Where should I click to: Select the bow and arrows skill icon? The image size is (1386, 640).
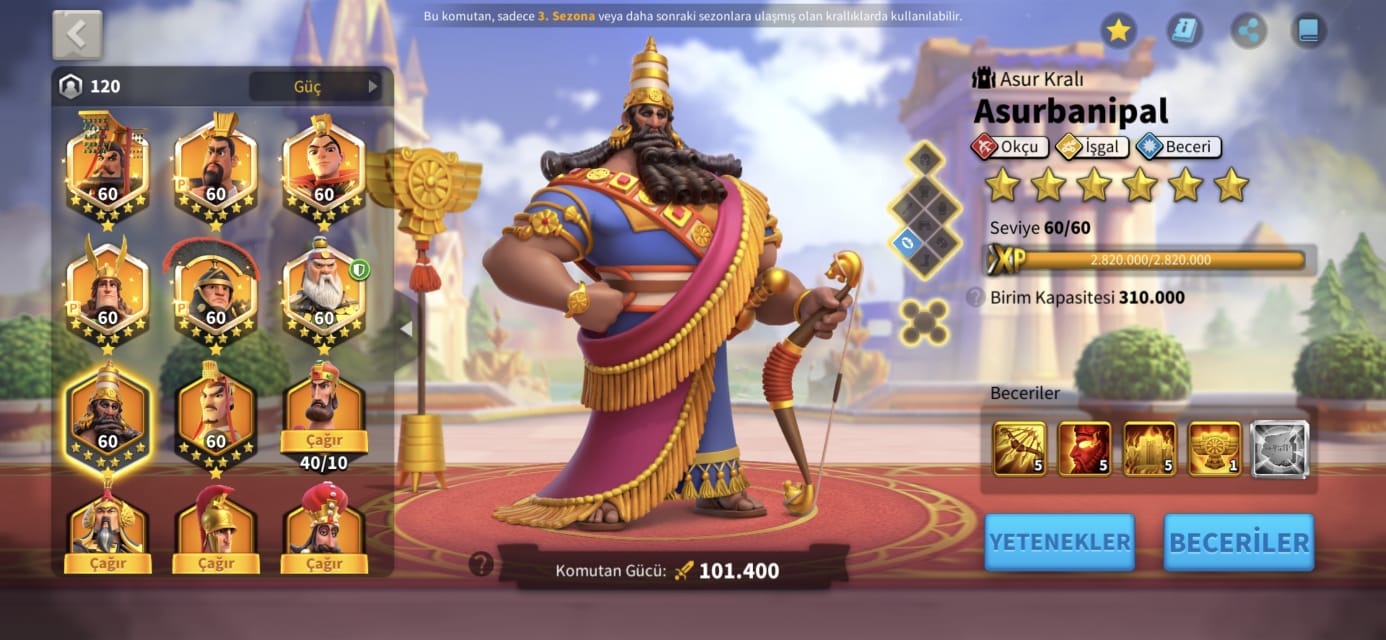click(1019, 448)
